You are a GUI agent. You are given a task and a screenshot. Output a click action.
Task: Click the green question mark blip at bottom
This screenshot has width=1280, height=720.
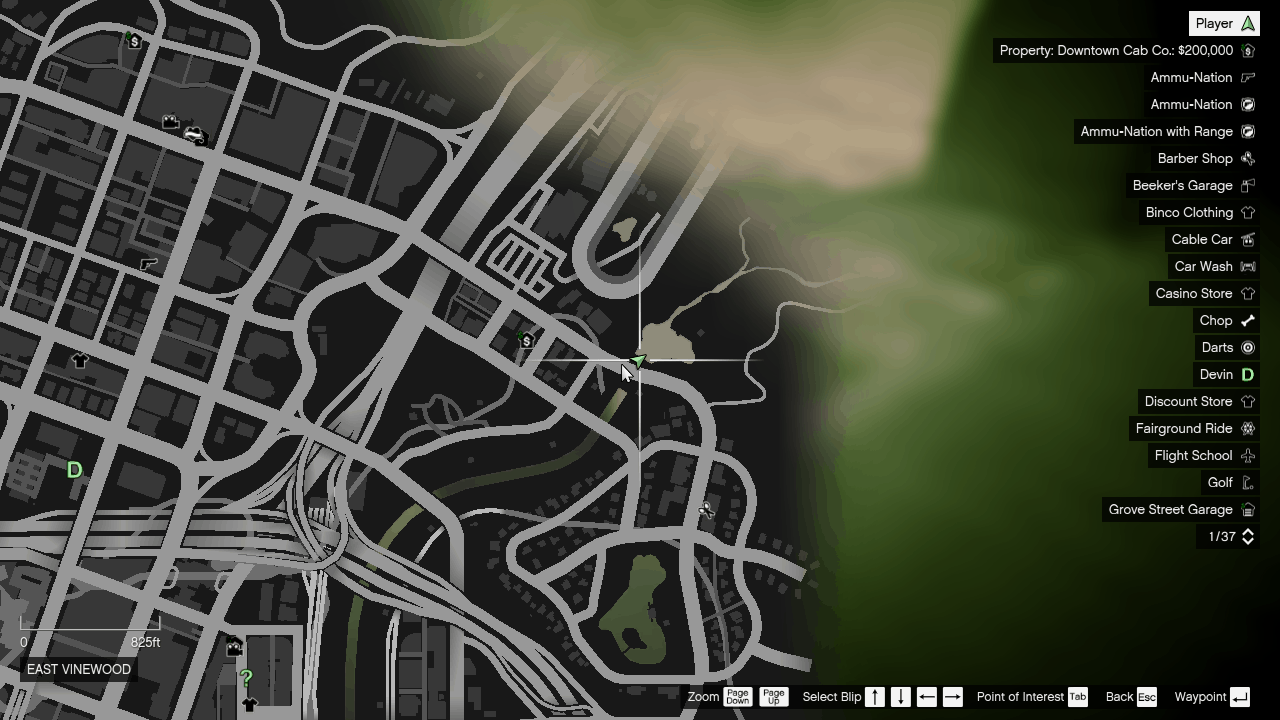[x=247, y=678]
